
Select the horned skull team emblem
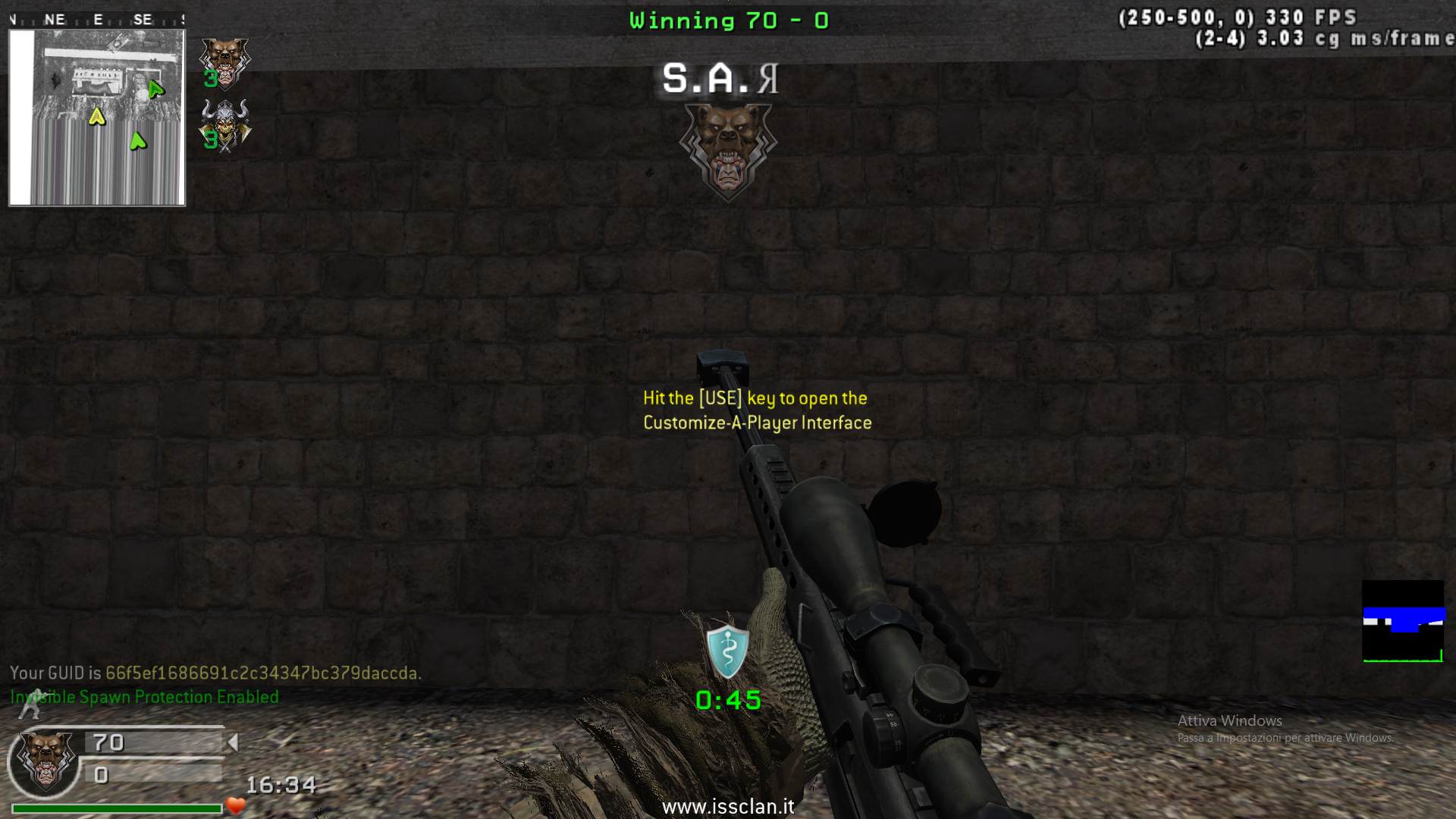click(x=224, y=125)
